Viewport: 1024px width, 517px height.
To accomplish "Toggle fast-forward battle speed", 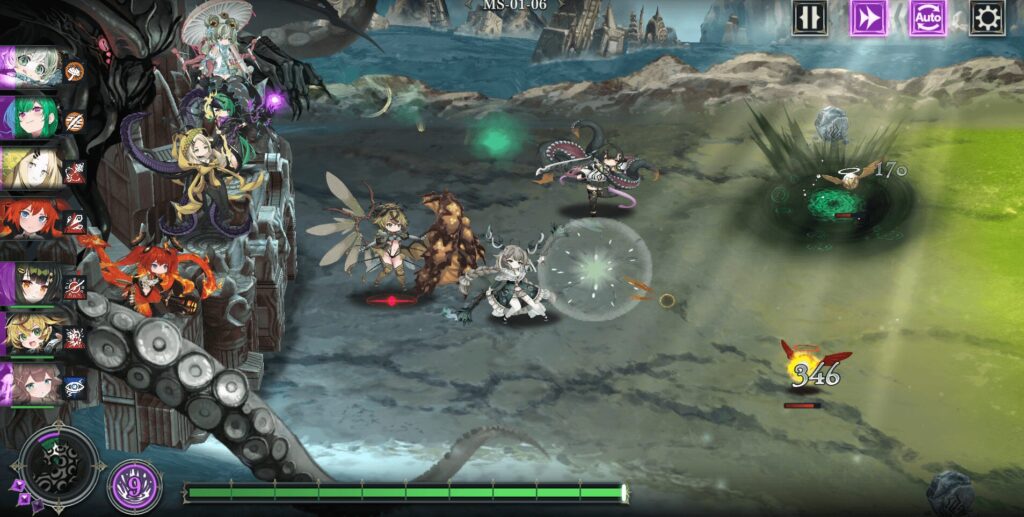I will [868, 18].
